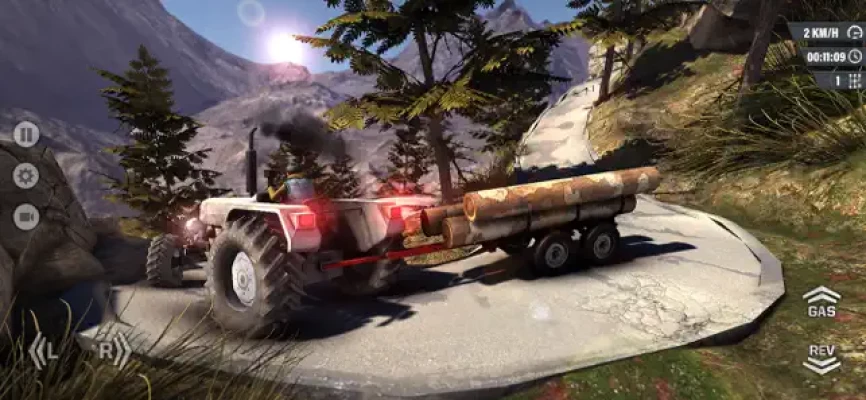Tap the GAS pedal button
The image size is (866, 400).
click(x=821, y=302)
